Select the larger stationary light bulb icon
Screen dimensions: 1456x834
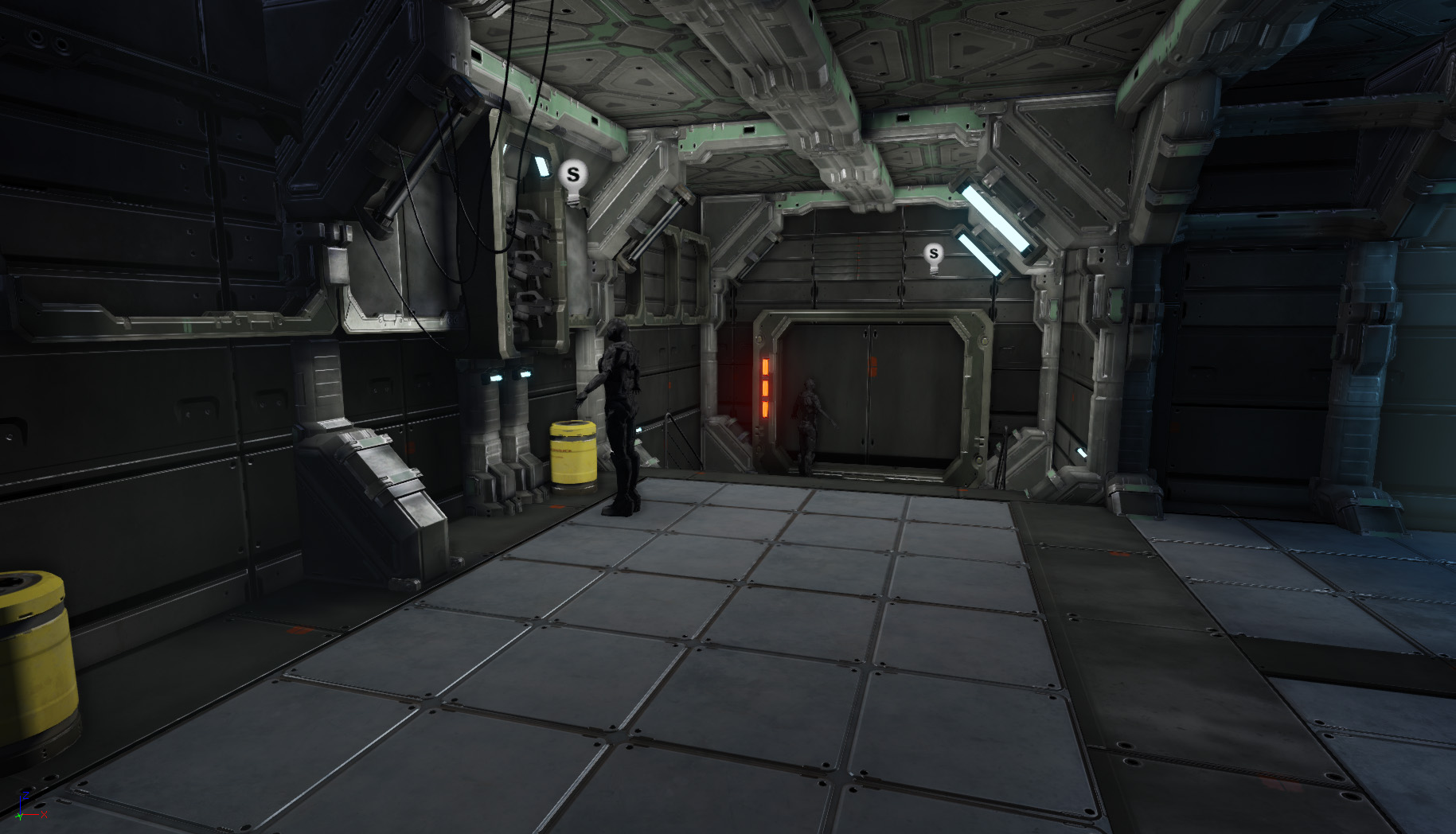point(573,177)
